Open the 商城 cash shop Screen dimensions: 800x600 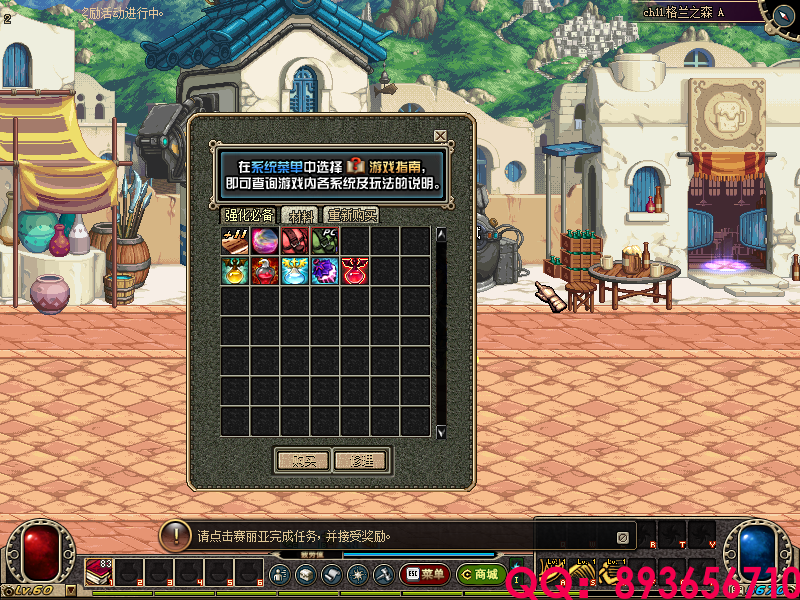(480, 574)
